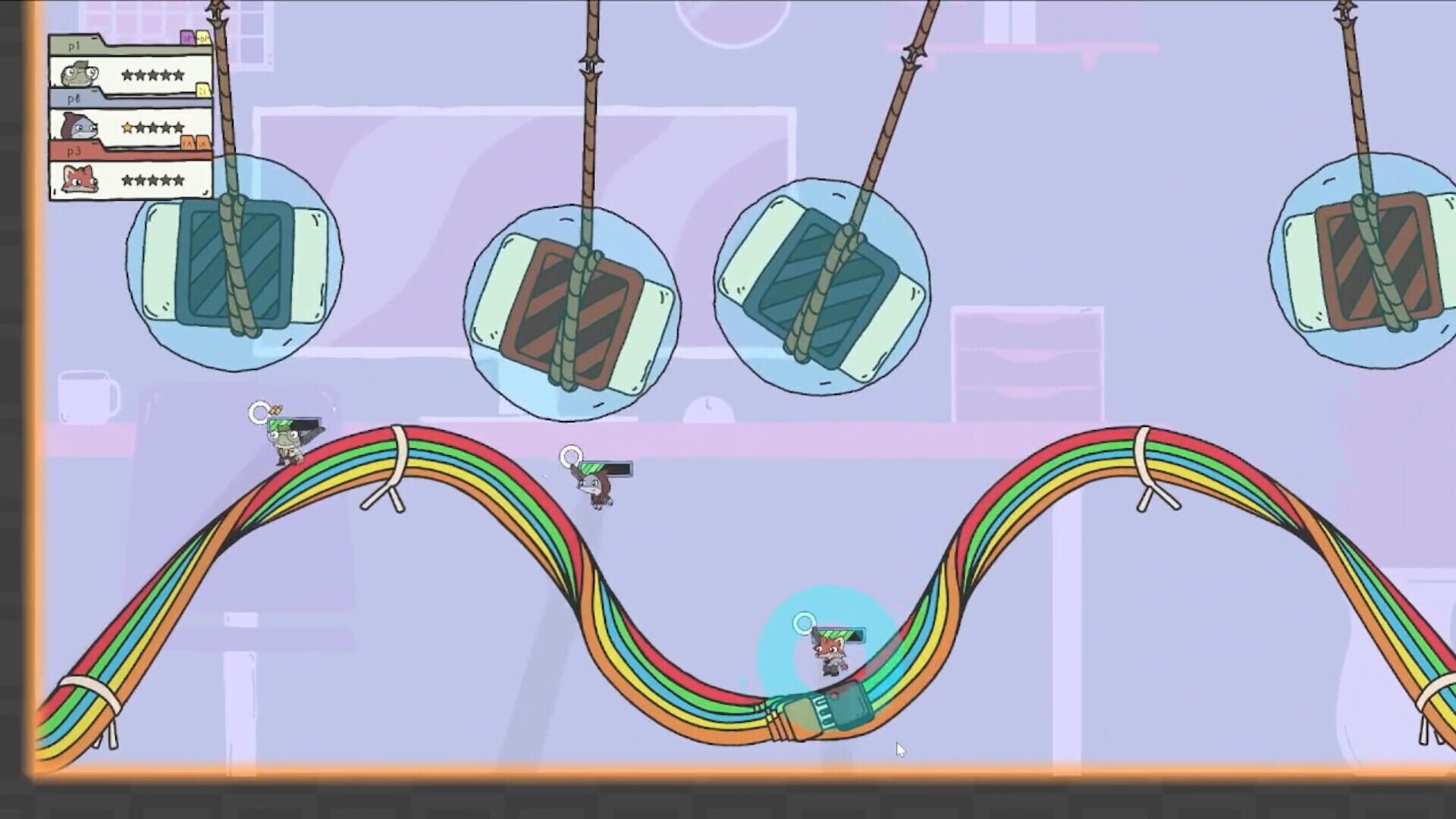Select the frog character portrait on p1's panel

click(x=77, y=74)
